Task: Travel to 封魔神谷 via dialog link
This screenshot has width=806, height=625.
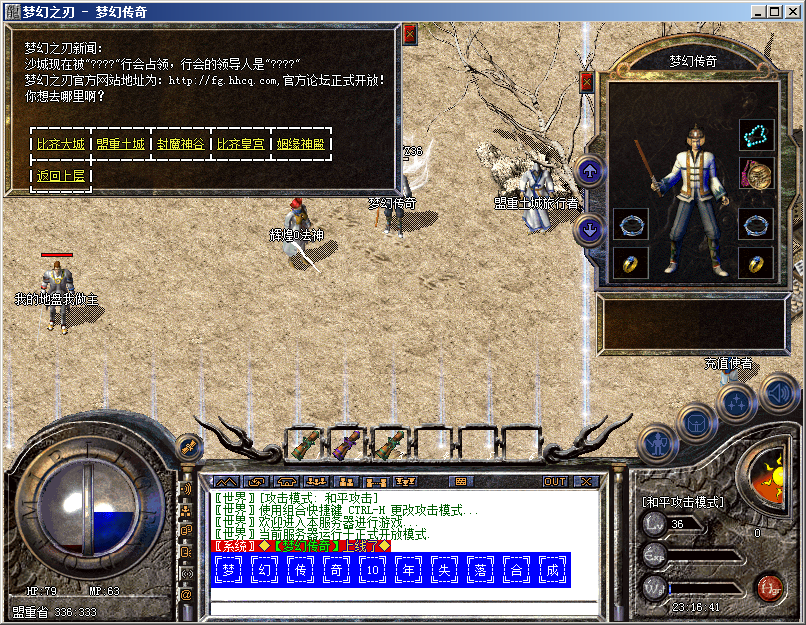Action: pyautogui.click(x=181, y=144)
